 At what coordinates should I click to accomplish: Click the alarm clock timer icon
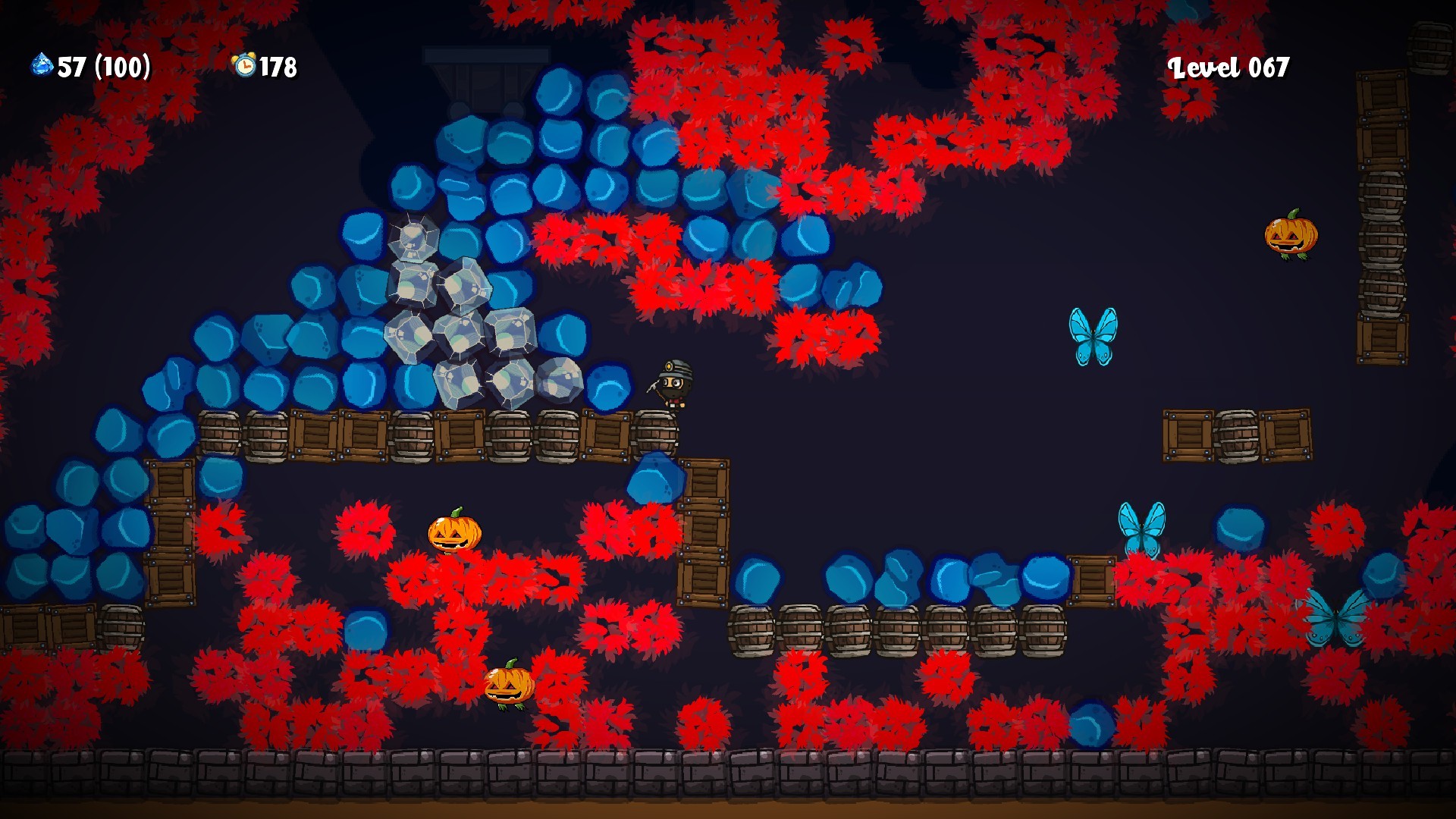point(243,66)
